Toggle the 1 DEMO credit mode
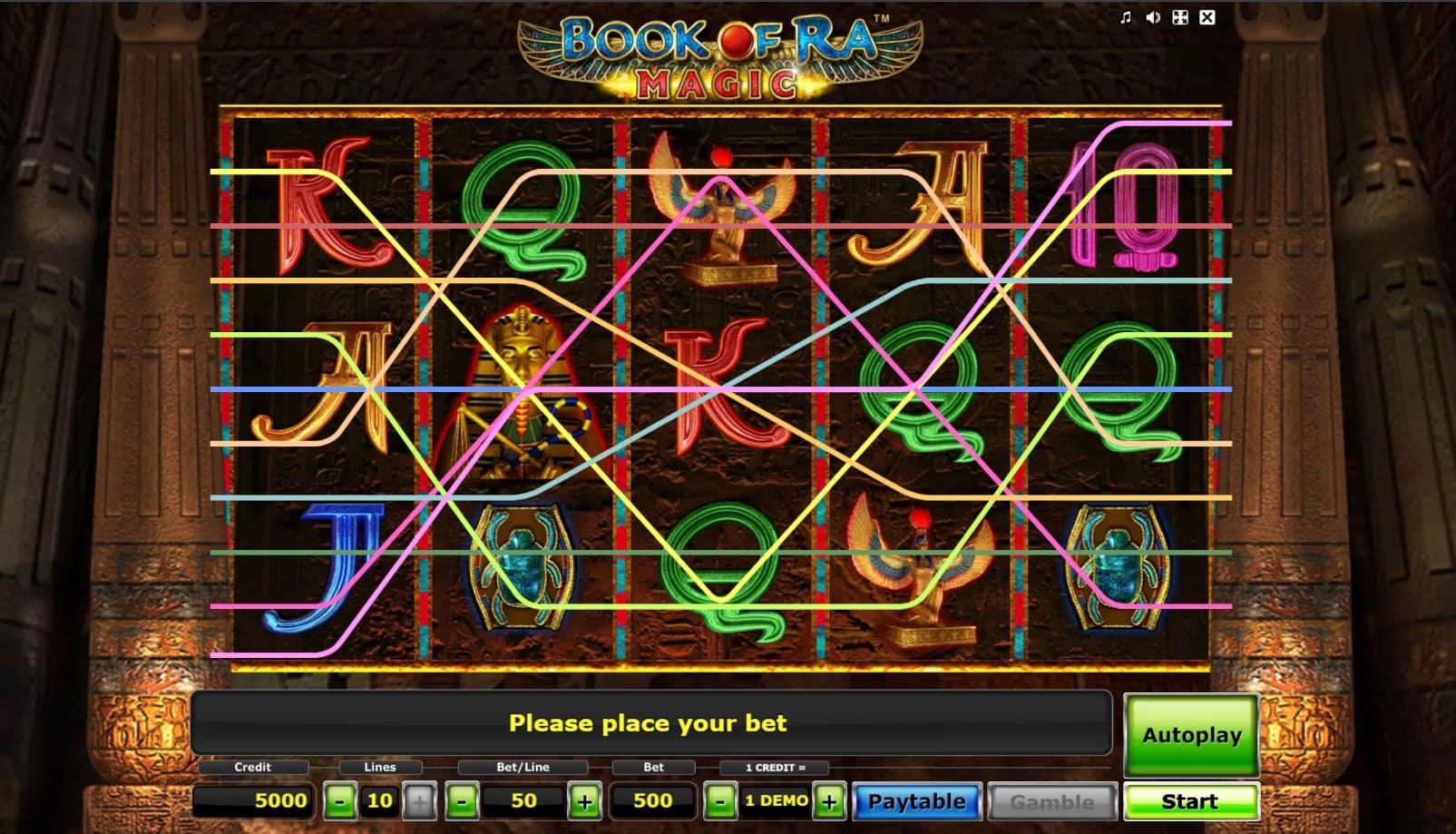This screenshot has width=1456, height=834. (x=776, y=800)
